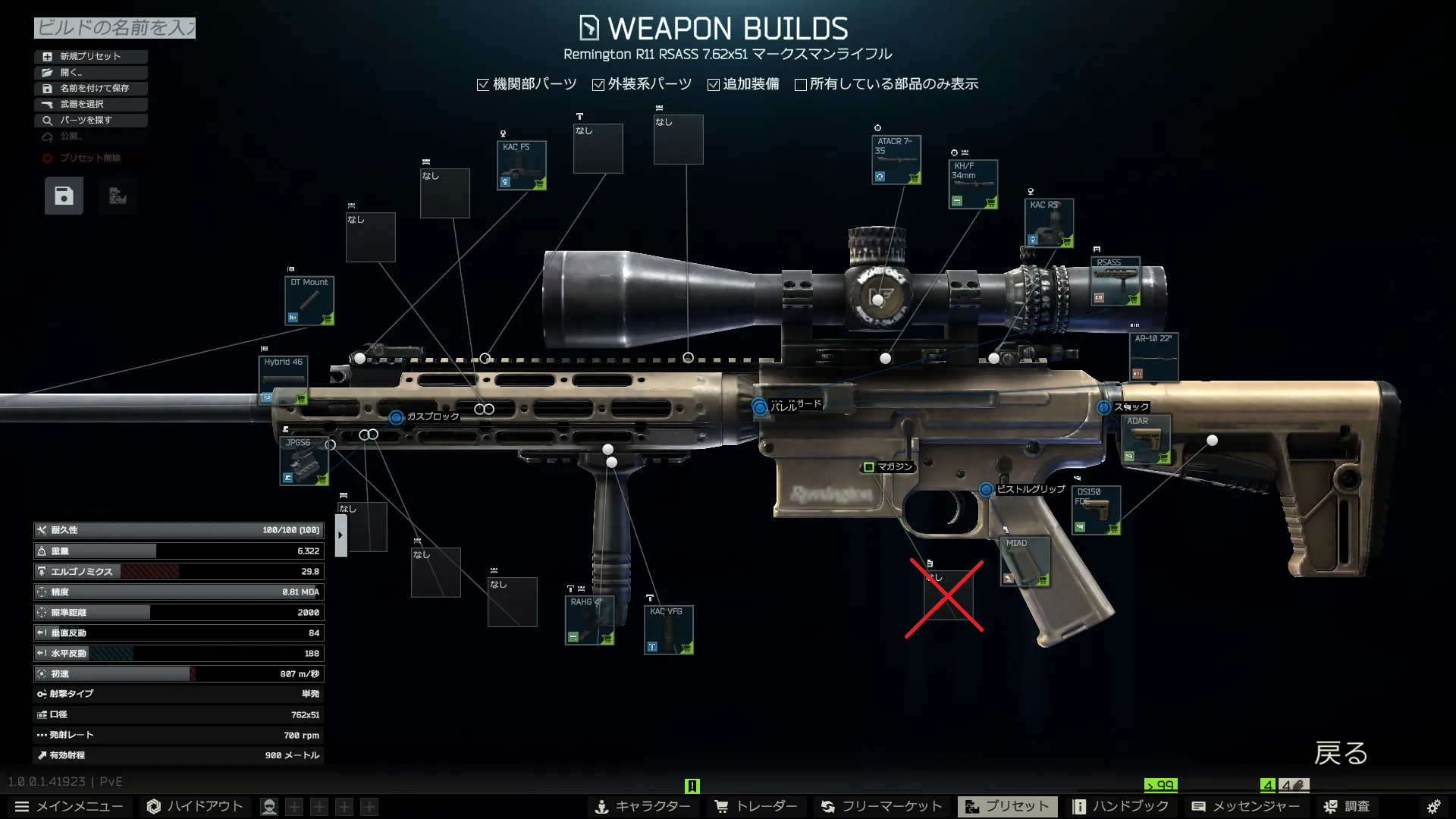Image resolution: width=1456 pixels, height=819 pixels.
Task: Toggle the 外装系パーツ checkbox
Action: click(598, 85)
